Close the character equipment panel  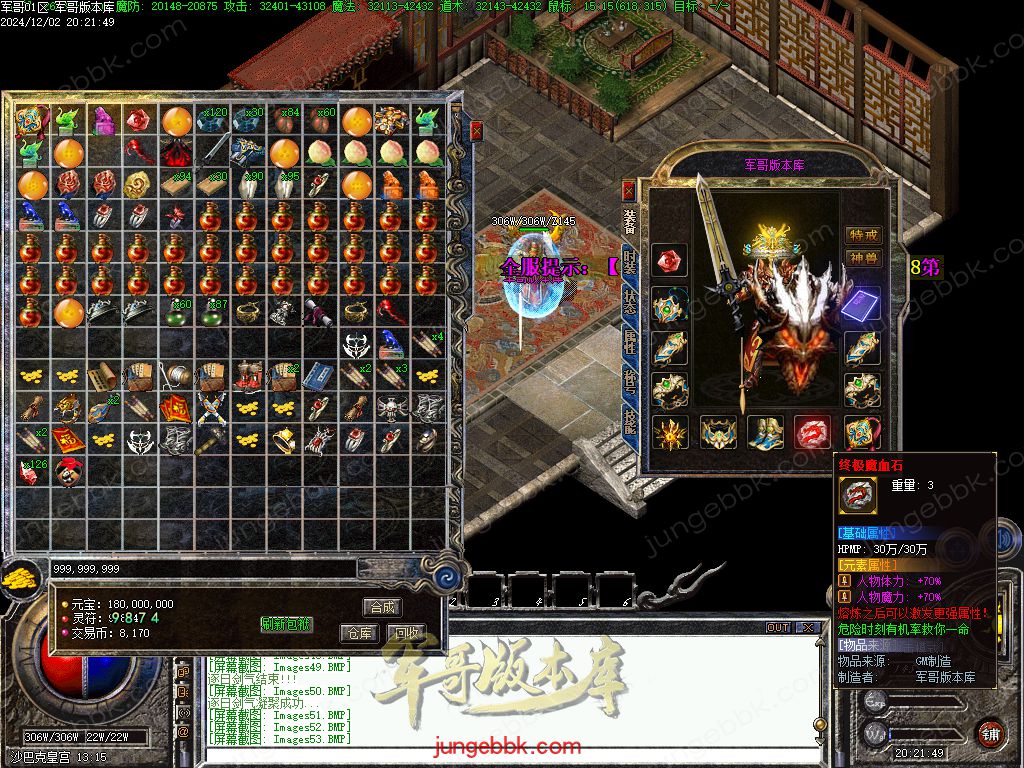click(628, 189)
